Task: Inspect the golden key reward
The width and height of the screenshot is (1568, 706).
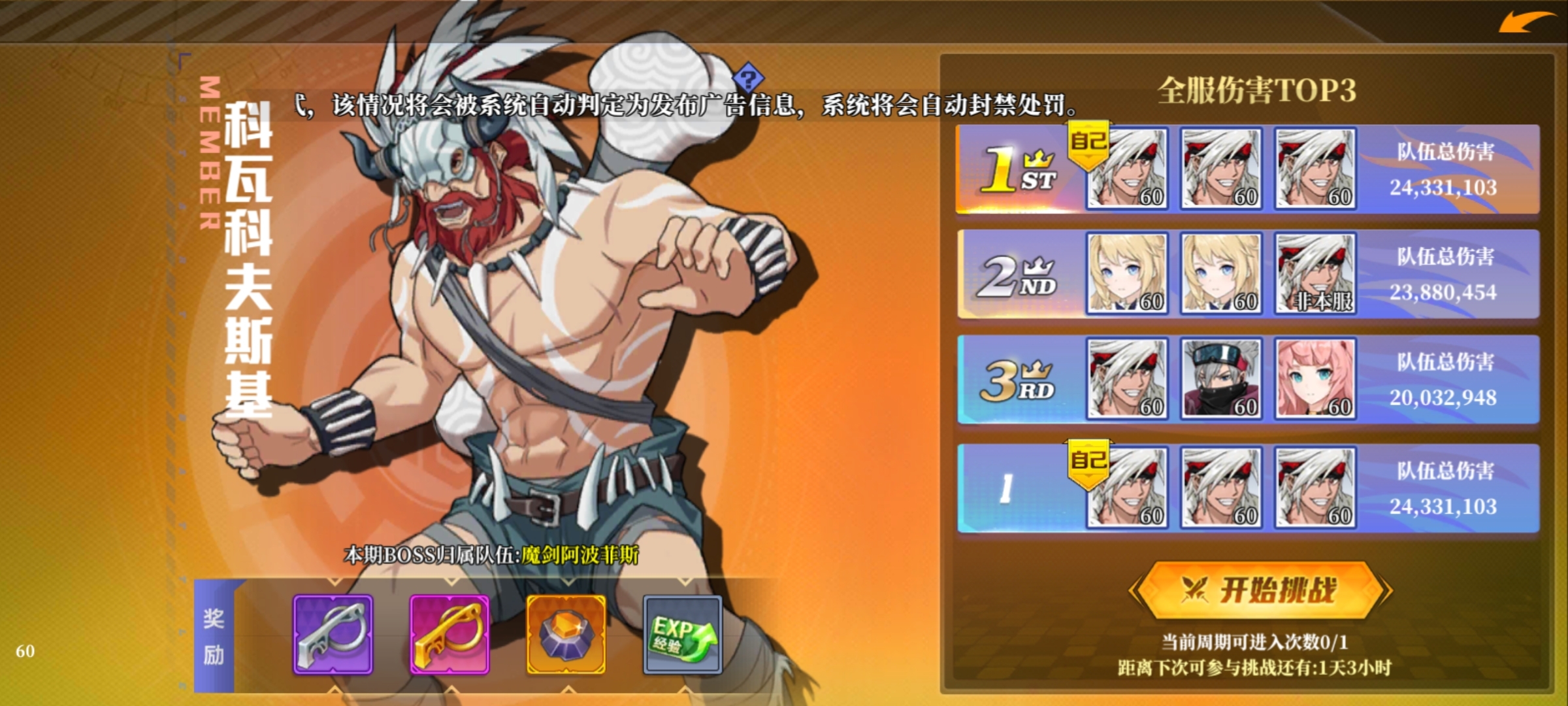Action: click(x=449, y=634)
